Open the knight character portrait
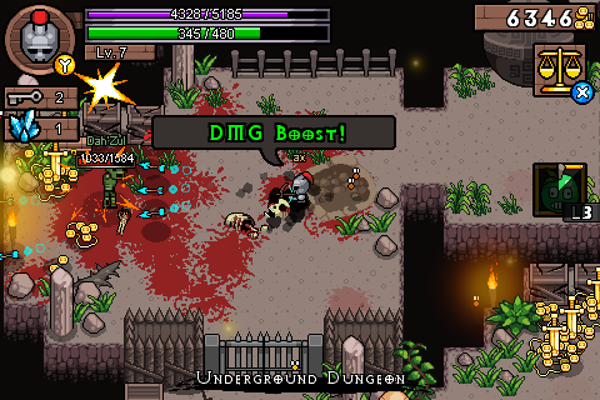 (x=40, y=37)
